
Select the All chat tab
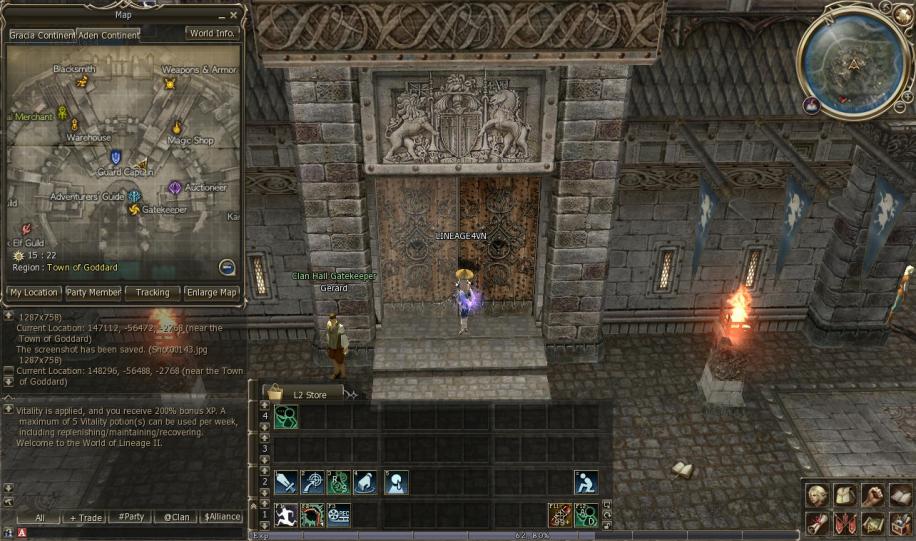click(x=39, y=518)
